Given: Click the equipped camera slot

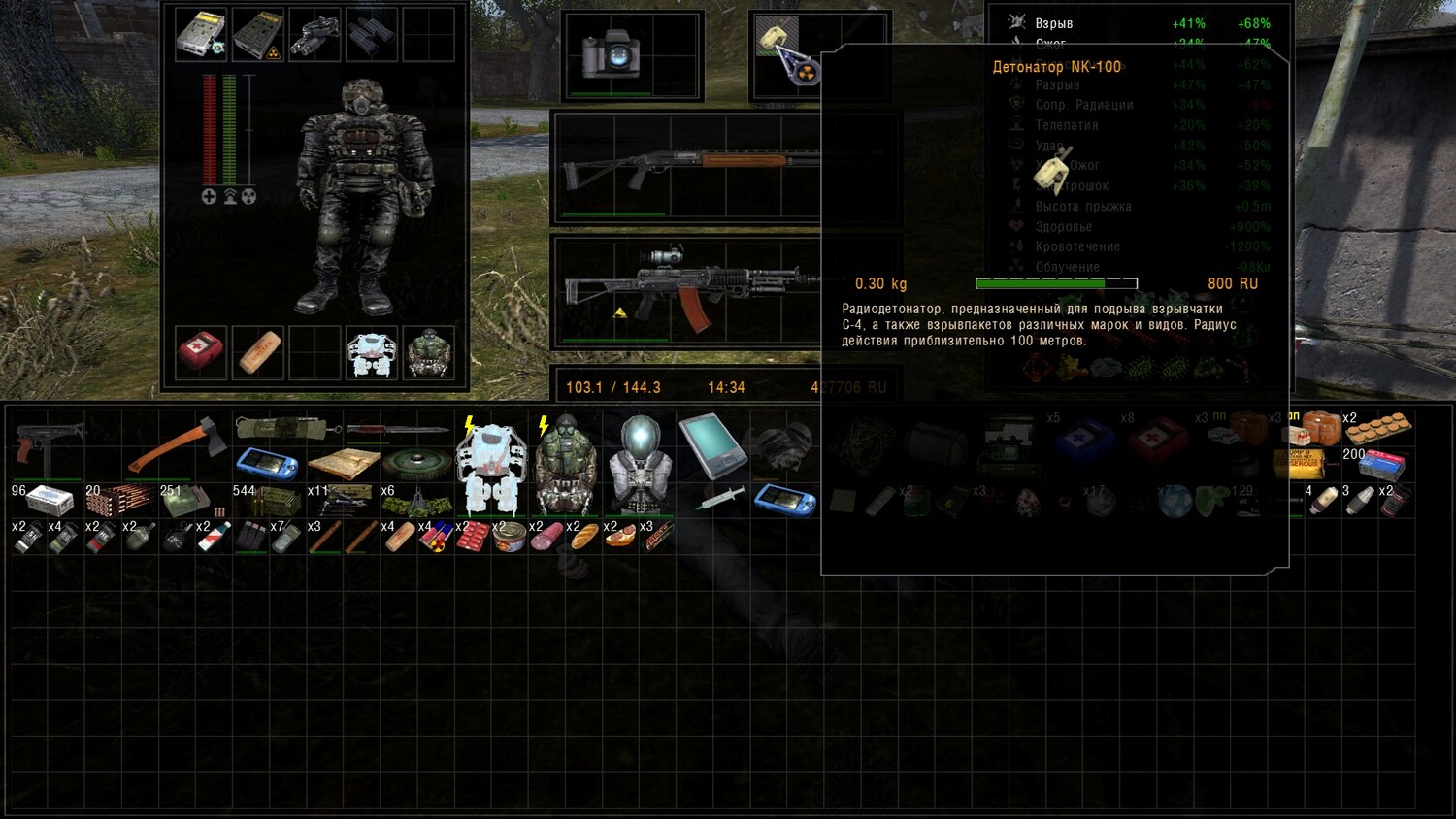Looking at the screenshot, I should [609, 54].
